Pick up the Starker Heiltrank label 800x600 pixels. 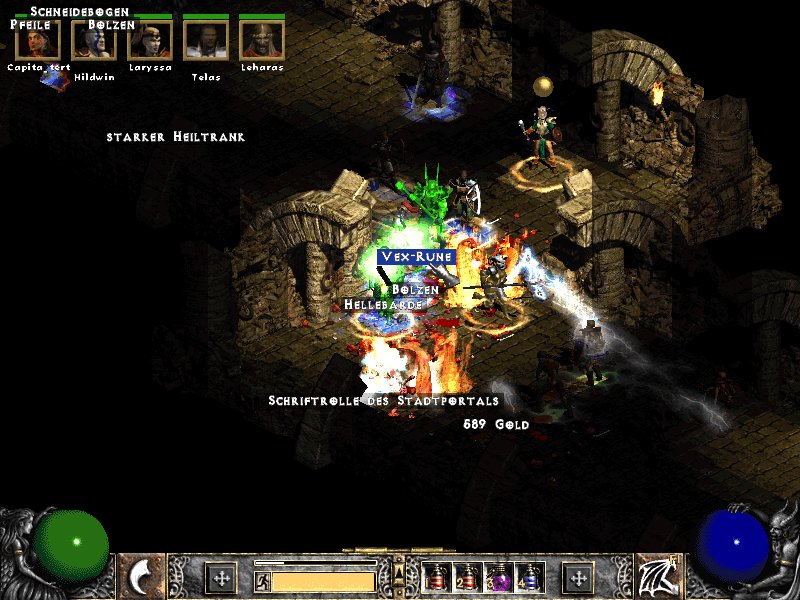176,137
